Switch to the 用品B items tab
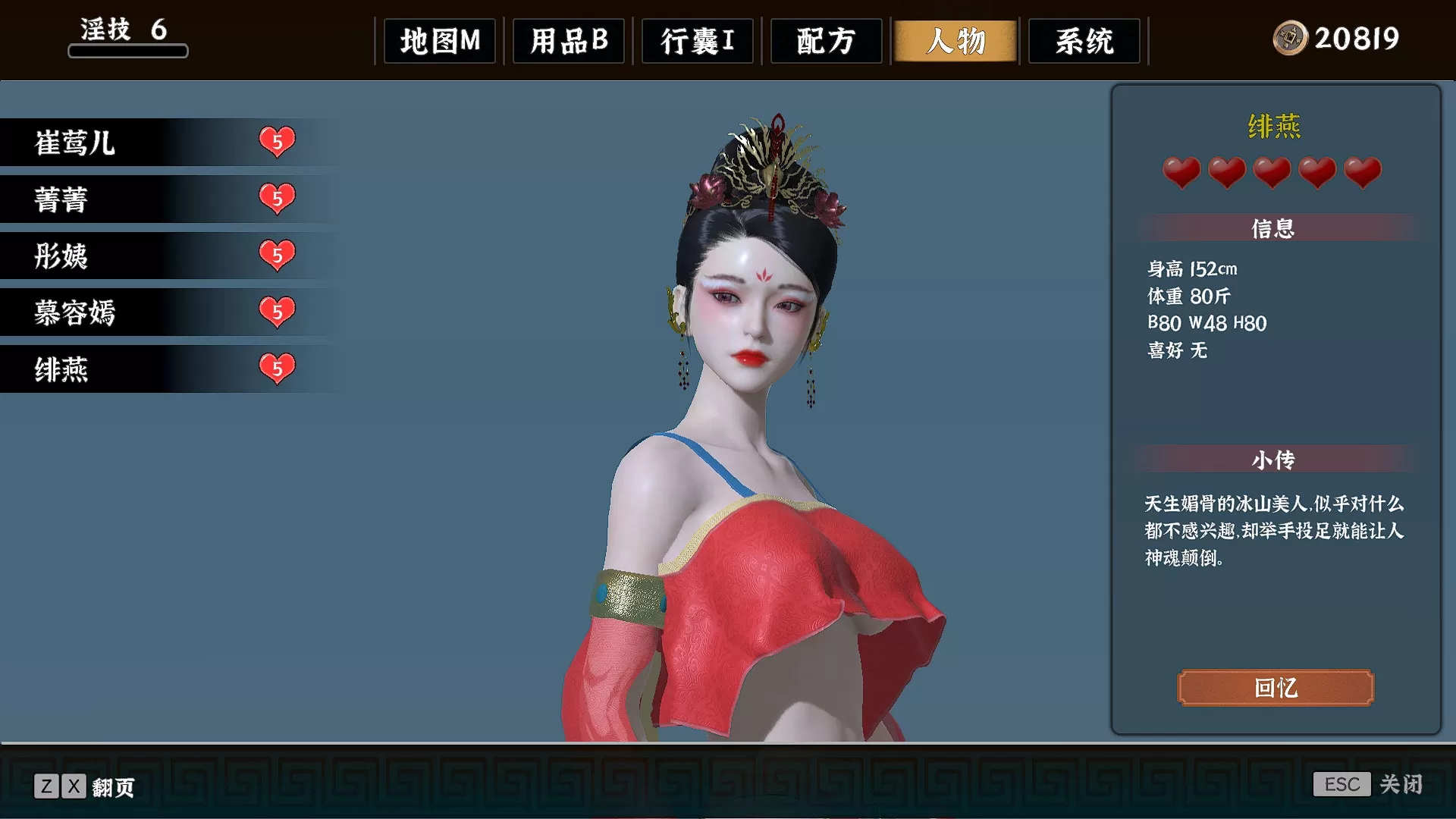 (x=569, y=41)
